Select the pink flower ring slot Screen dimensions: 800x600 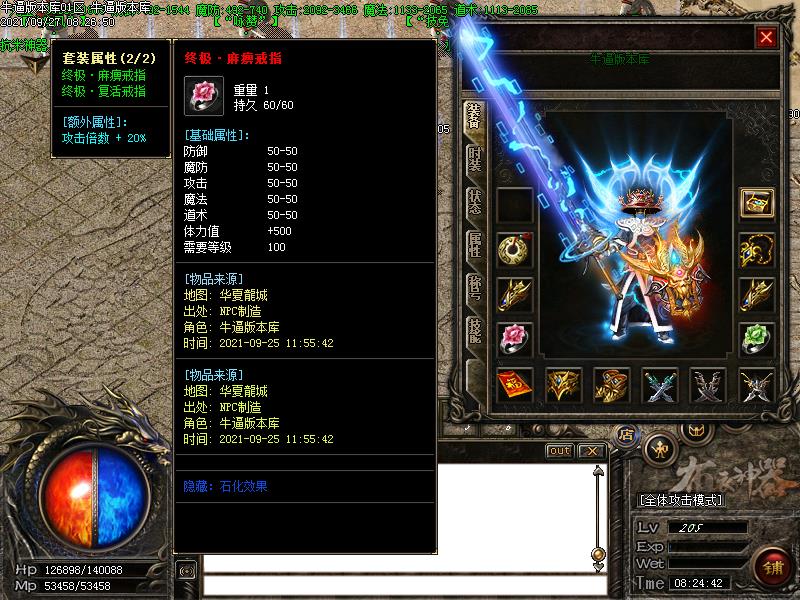click(515, 339)
